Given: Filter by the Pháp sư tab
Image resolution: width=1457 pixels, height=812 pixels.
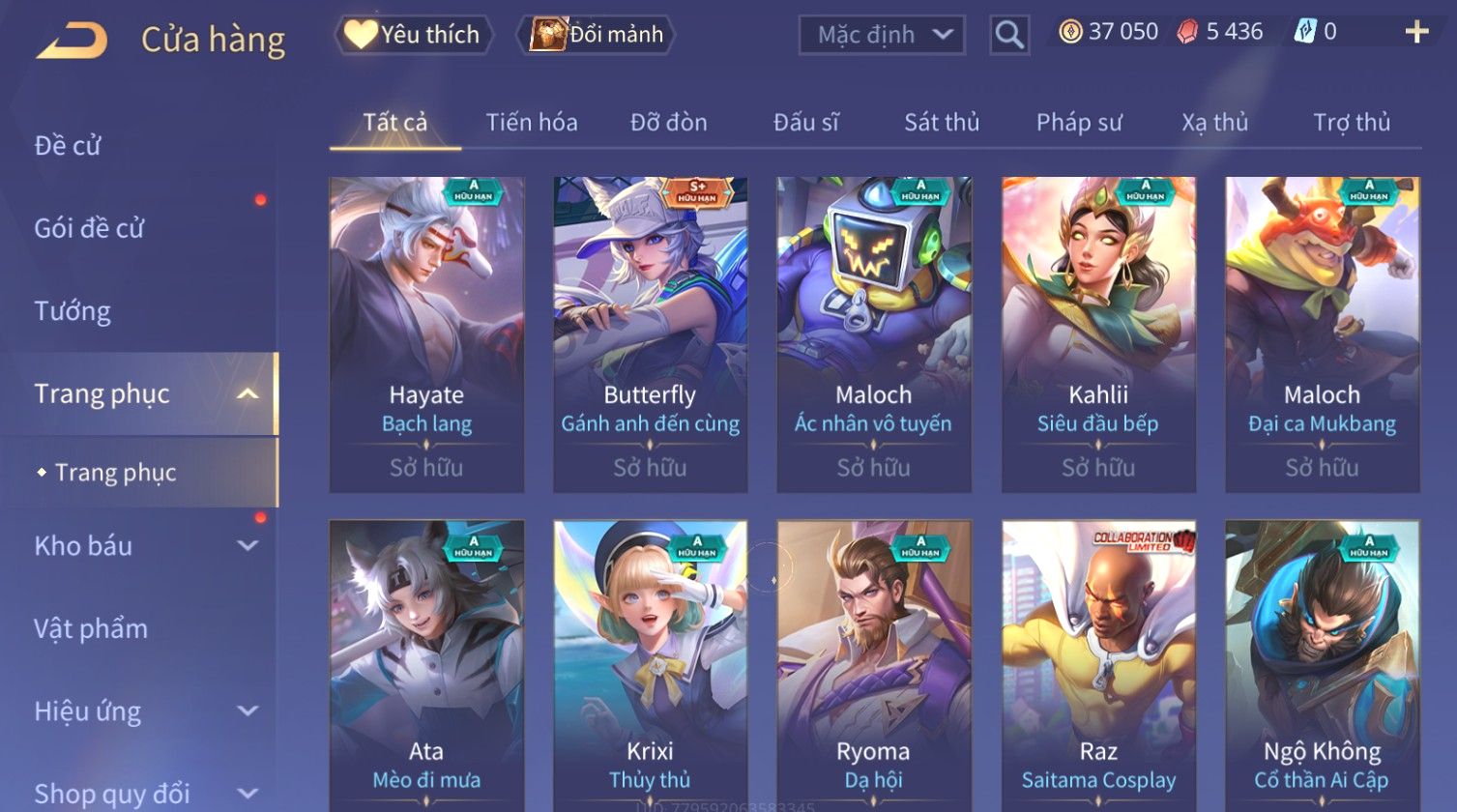Looking at the screenshot, I should pyautogui.click(x=1078, y=123).
